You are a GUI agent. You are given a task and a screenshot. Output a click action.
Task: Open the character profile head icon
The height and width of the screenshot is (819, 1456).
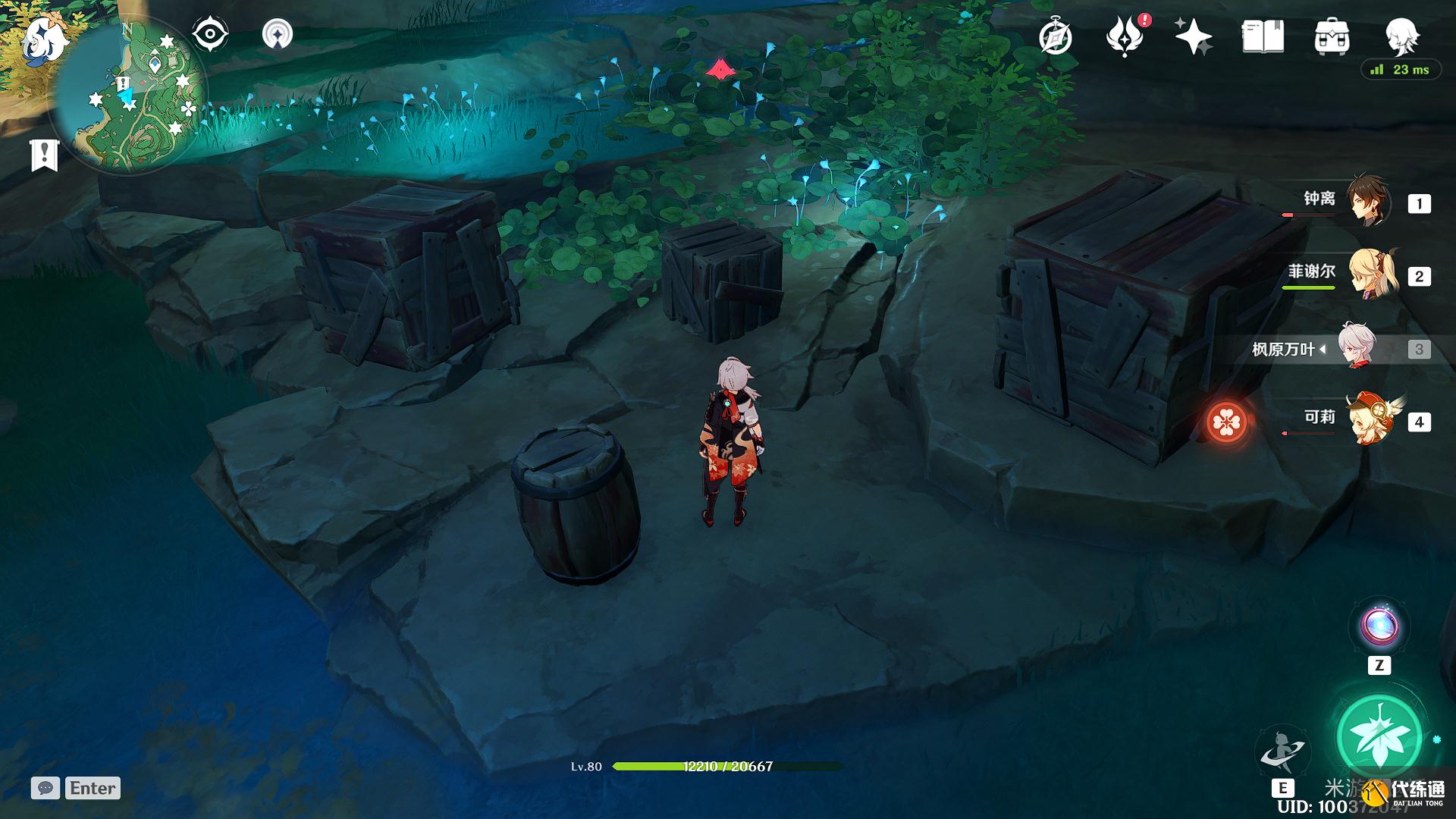click(1401, 36)
